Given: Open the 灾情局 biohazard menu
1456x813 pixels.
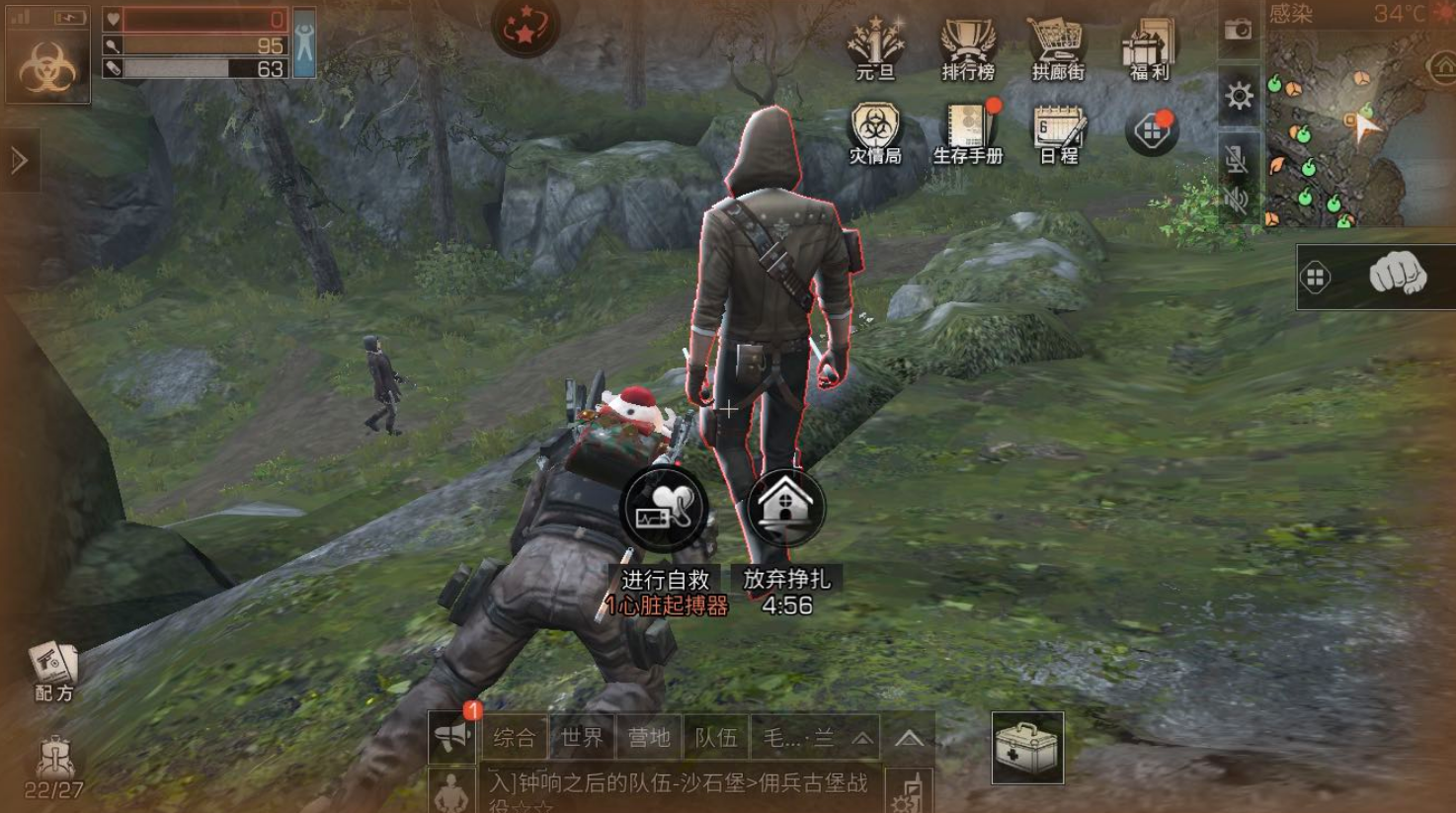Looking at the screenshot, I should point(875,133).
